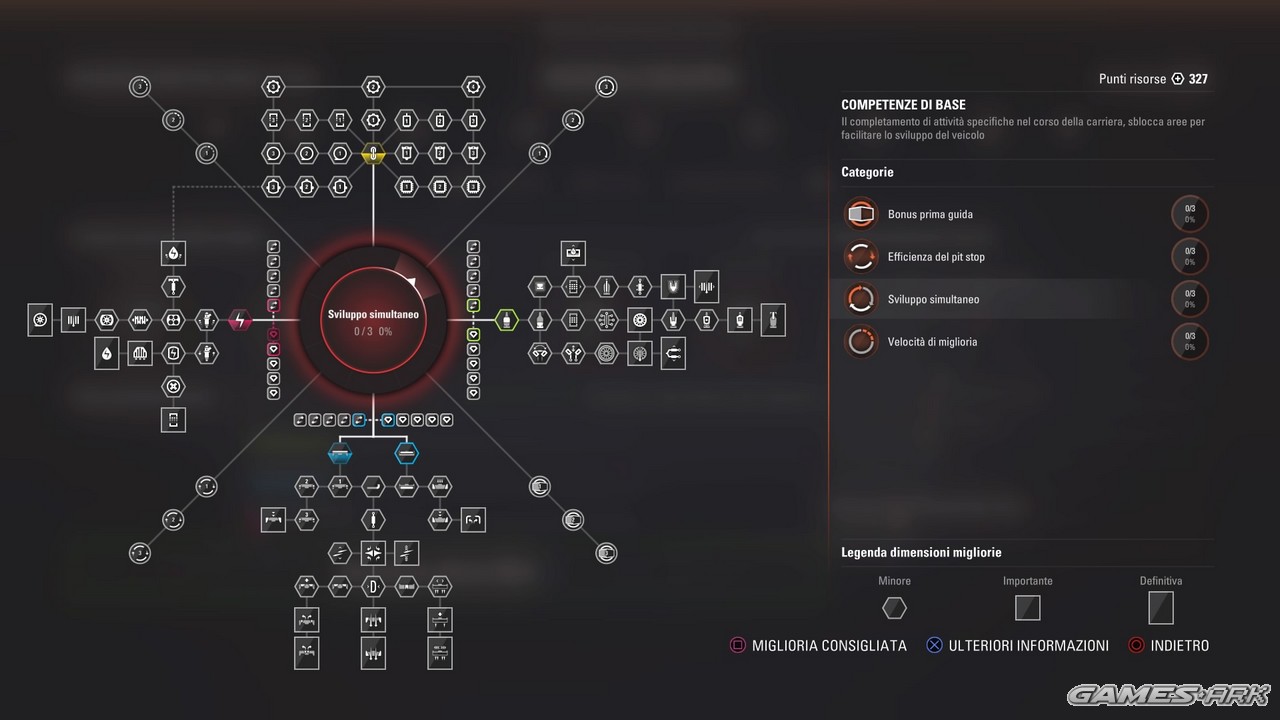This screenshot has width=1280, height=720.
Task: Click the central Sviluppo simultaneo circle
Action: [373, 318]
